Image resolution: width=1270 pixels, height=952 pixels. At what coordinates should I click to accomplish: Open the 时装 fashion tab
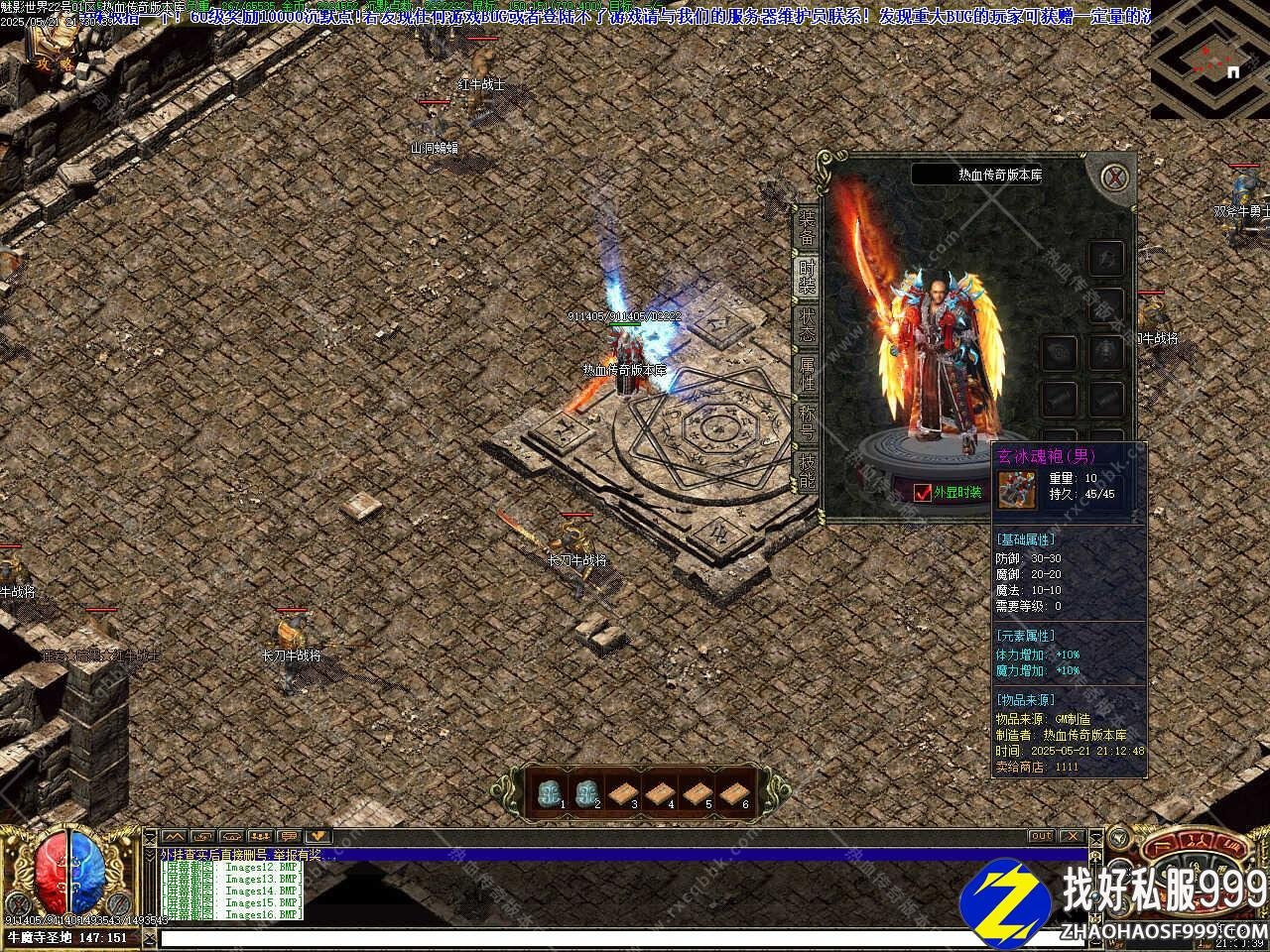[807, 276]
